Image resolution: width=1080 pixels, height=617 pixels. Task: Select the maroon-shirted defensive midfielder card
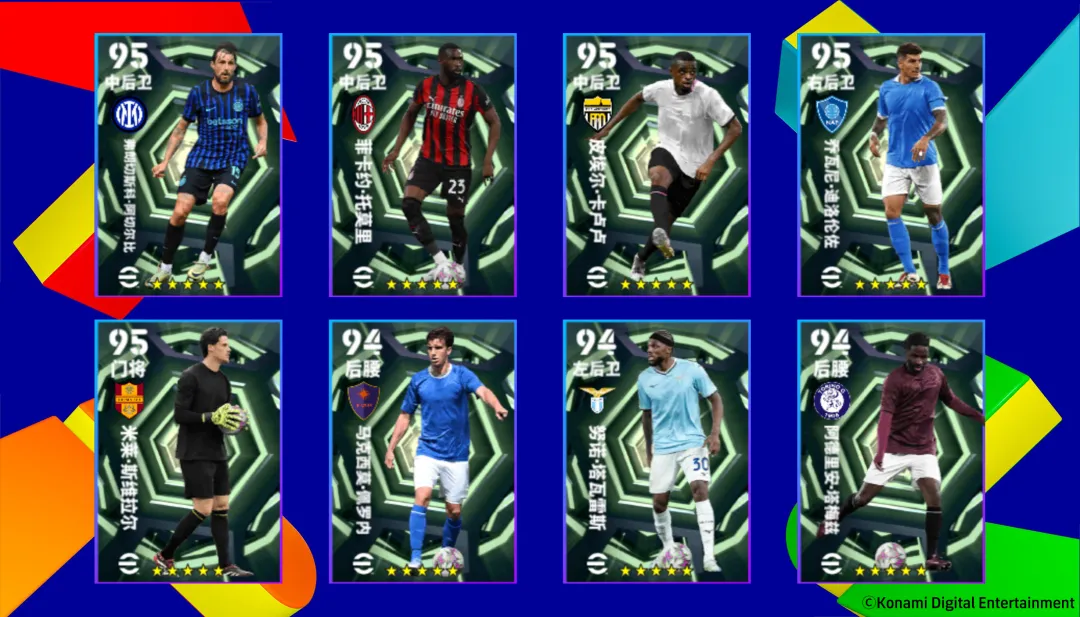[x=890, y=451]
